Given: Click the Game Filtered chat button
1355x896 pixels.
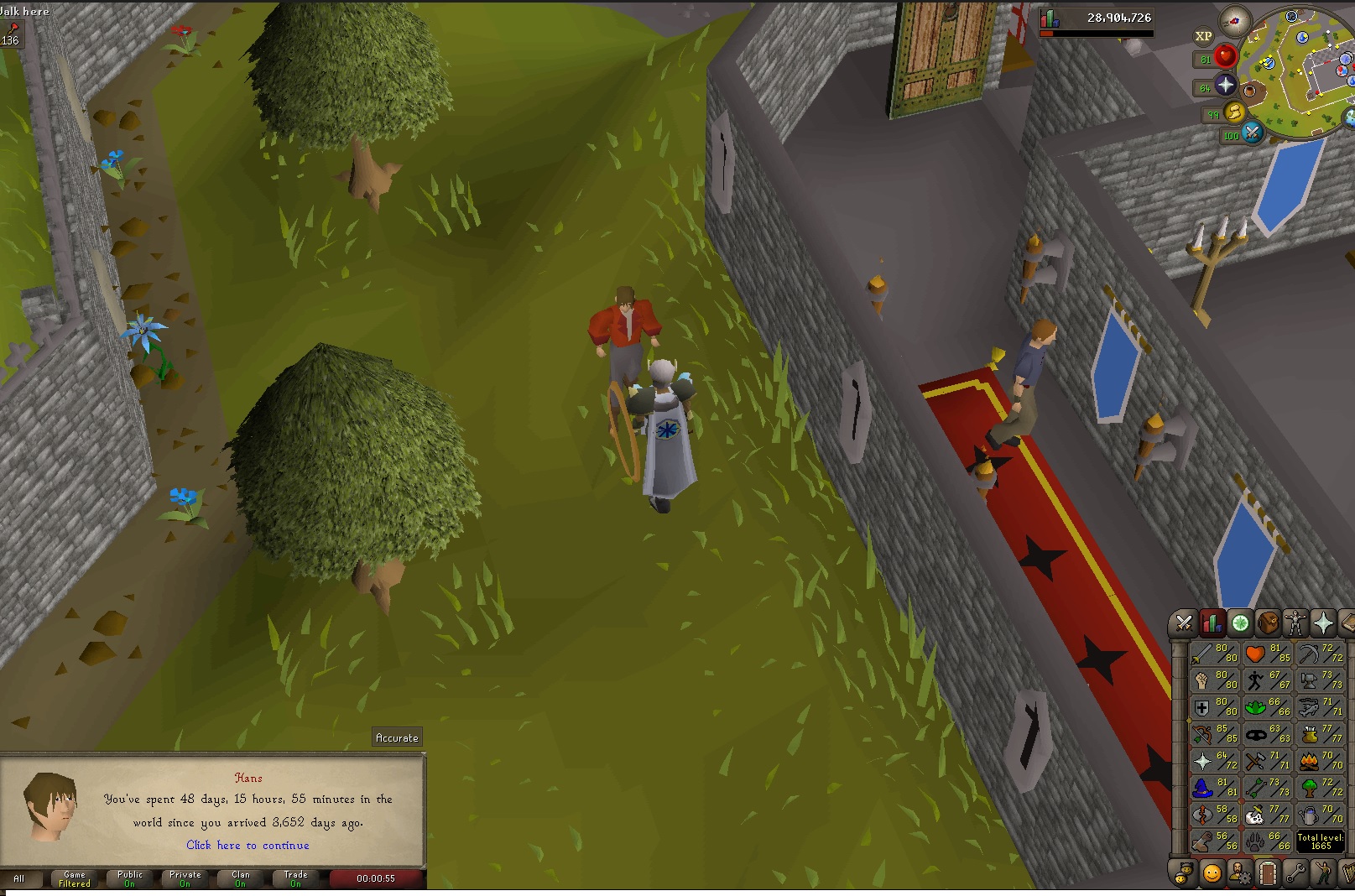Looking at the screenshot, I should click(74, 878).
